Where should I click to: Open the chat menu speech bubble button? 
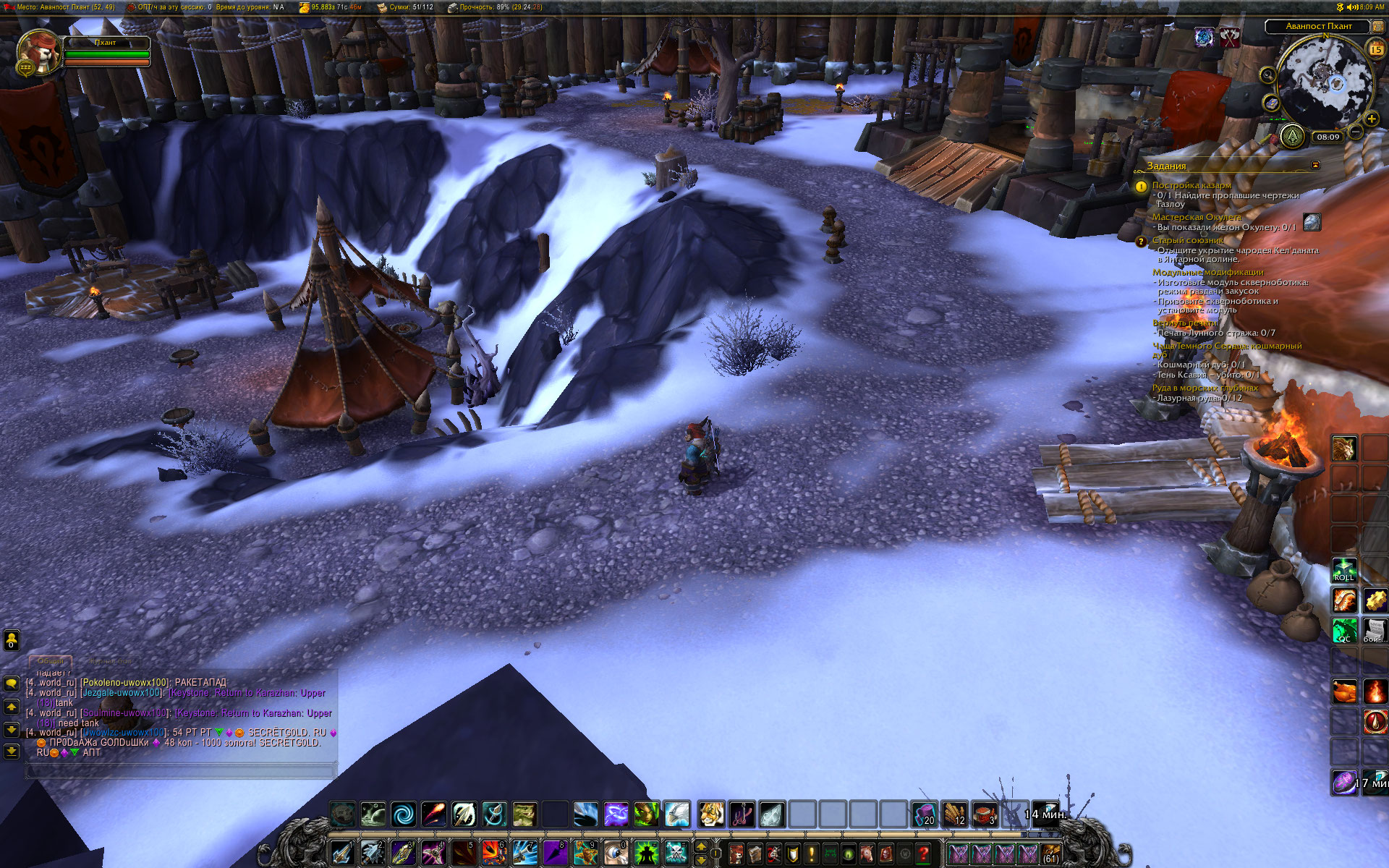12,683
